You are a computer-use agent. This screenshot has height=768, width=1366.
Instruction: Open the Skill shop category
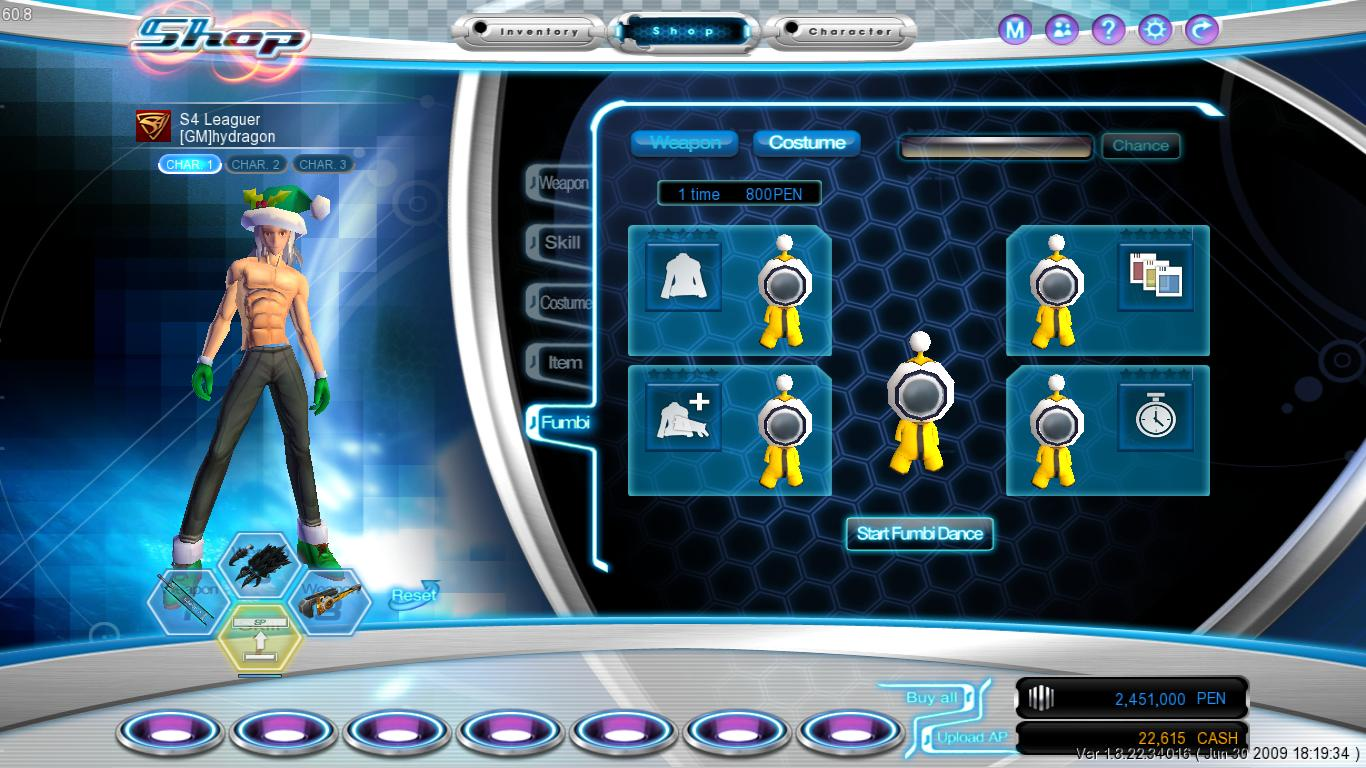[562, 242]
